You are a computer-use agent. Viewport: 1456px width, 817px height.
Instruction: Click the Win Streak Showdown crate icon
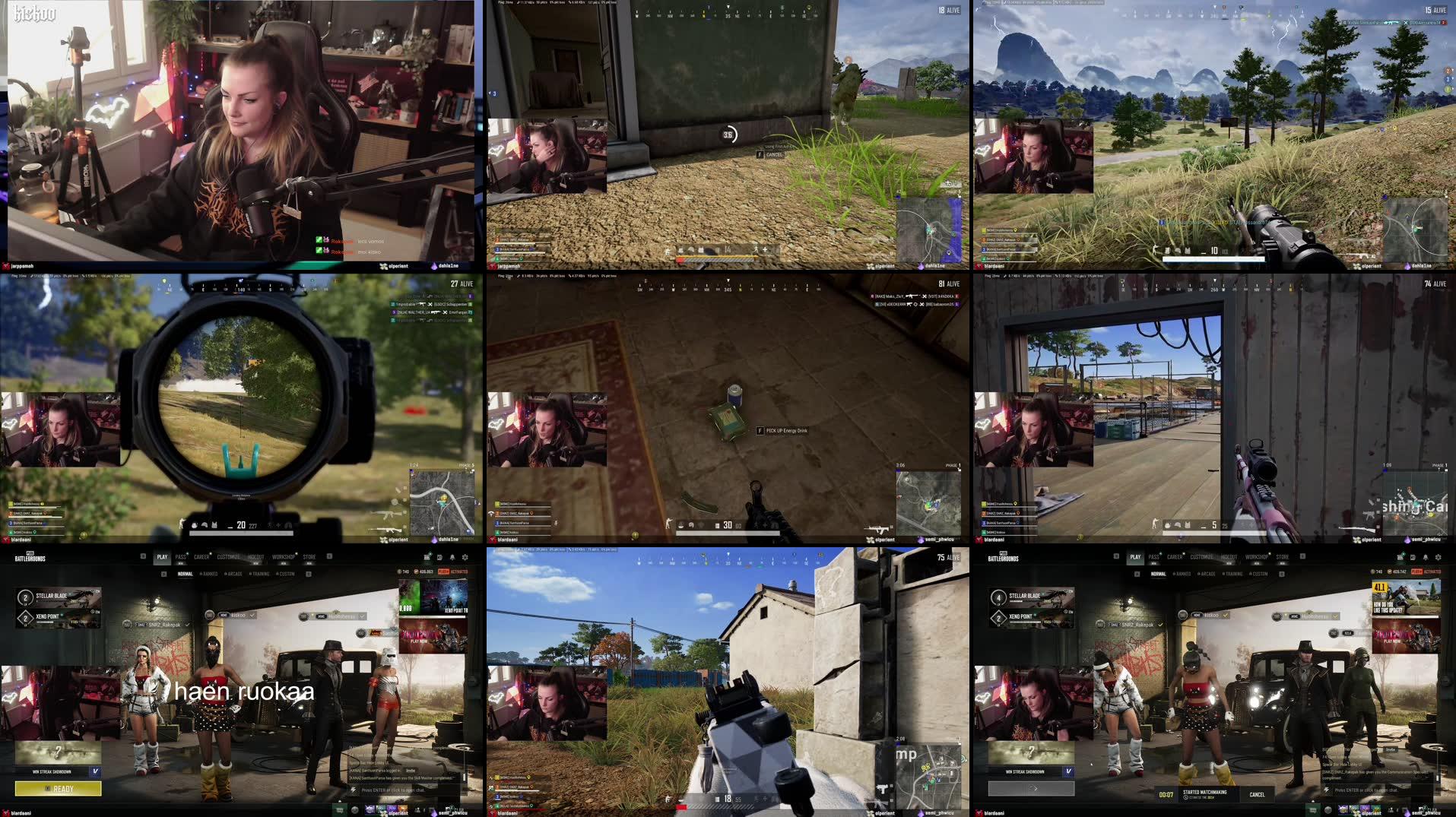1031,752
